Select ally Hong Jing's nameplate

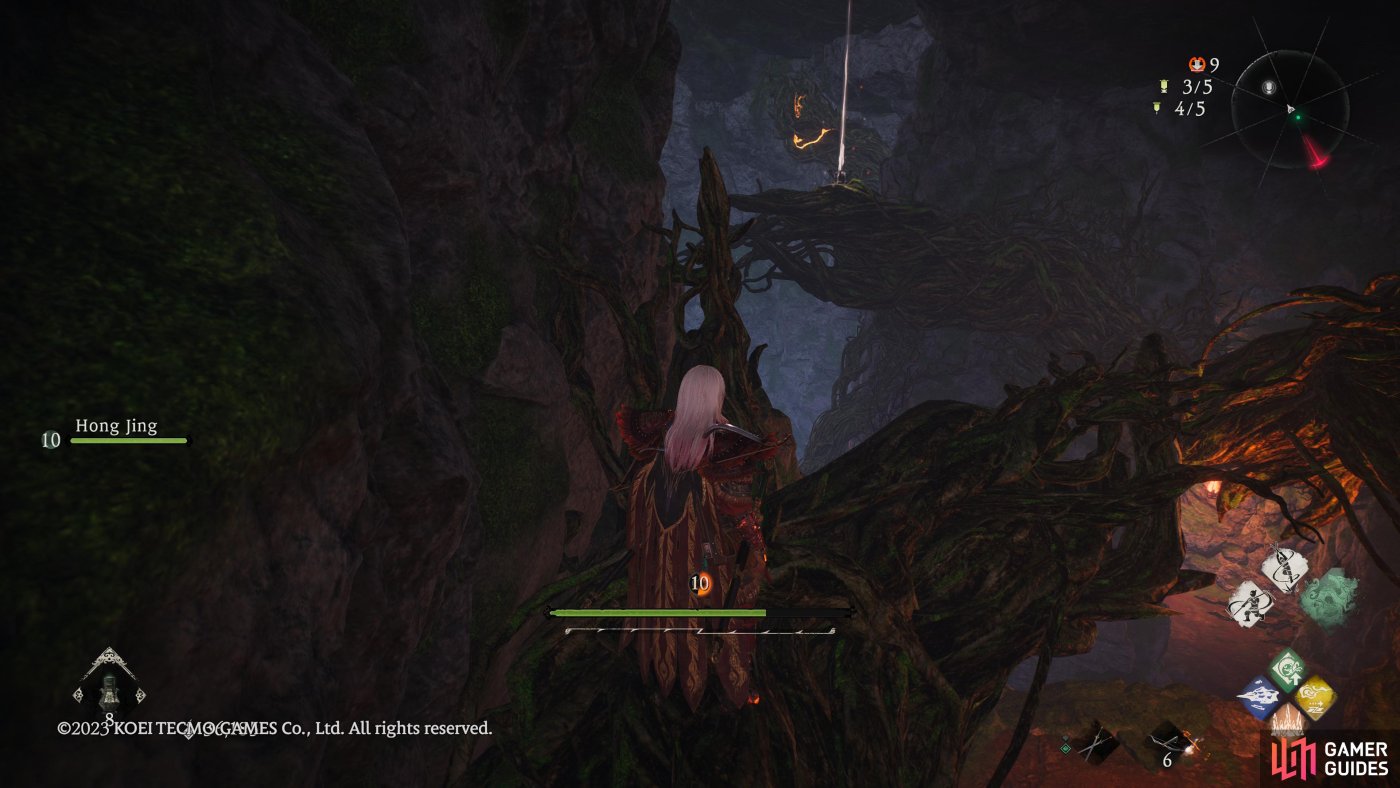(x=117, y=428)
